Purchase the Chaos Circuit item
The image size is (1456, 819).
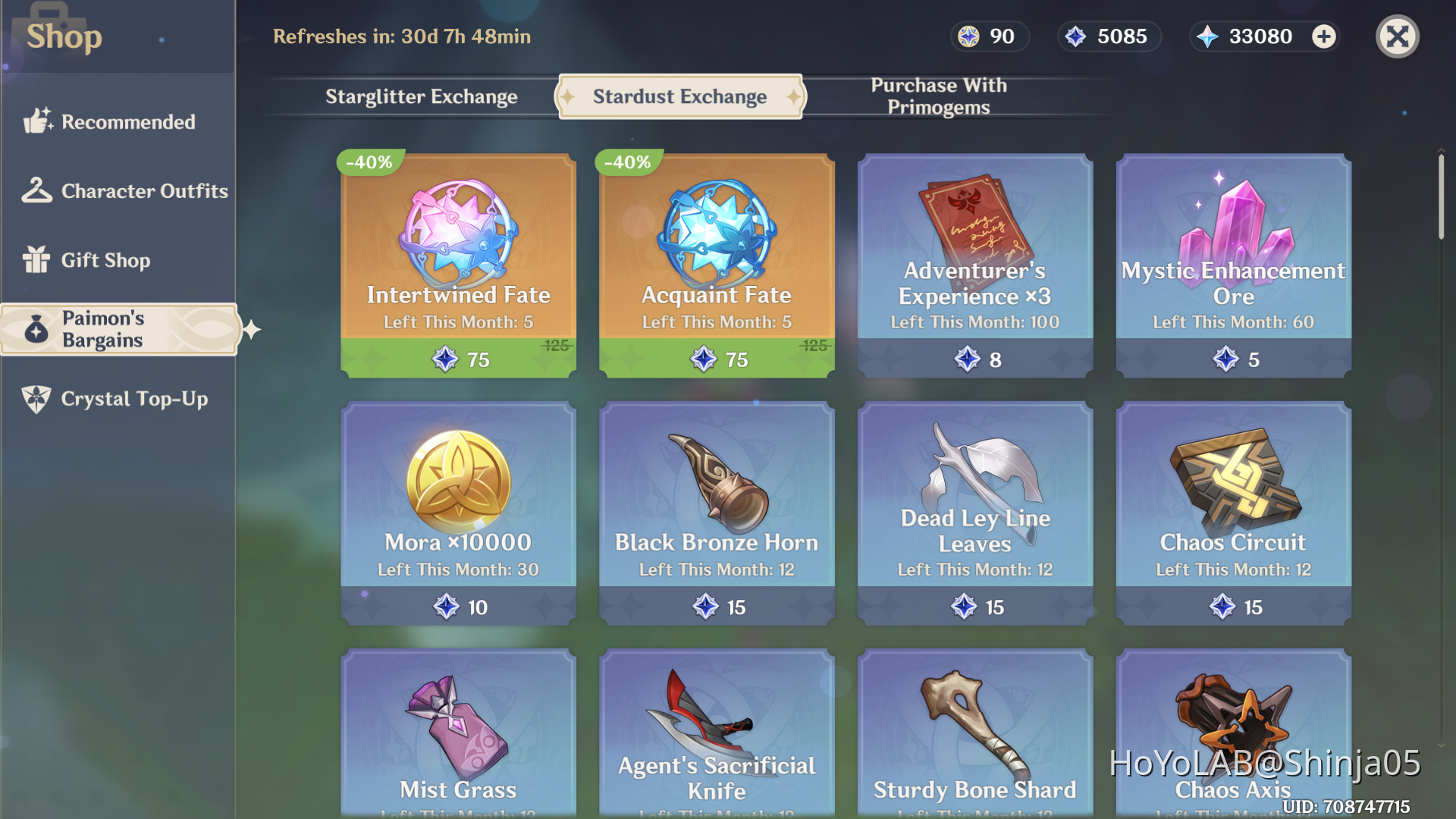click(1233, 514)
